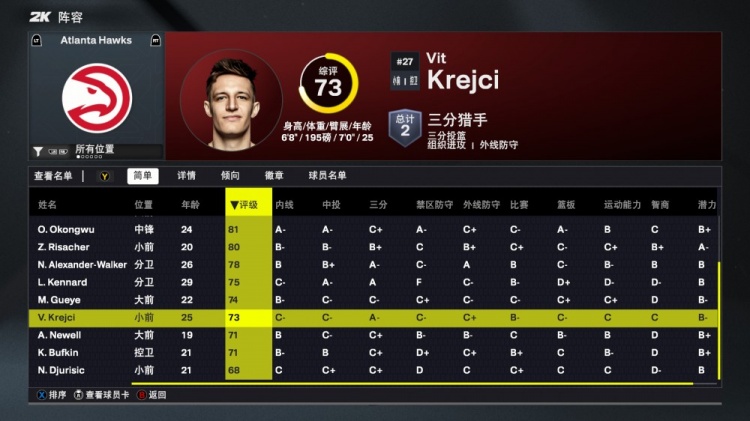Click the Atlanta Hawks team logo
The width and height of the screenshot is (750, 421).
pyautogui.click(x=97, y=95)
